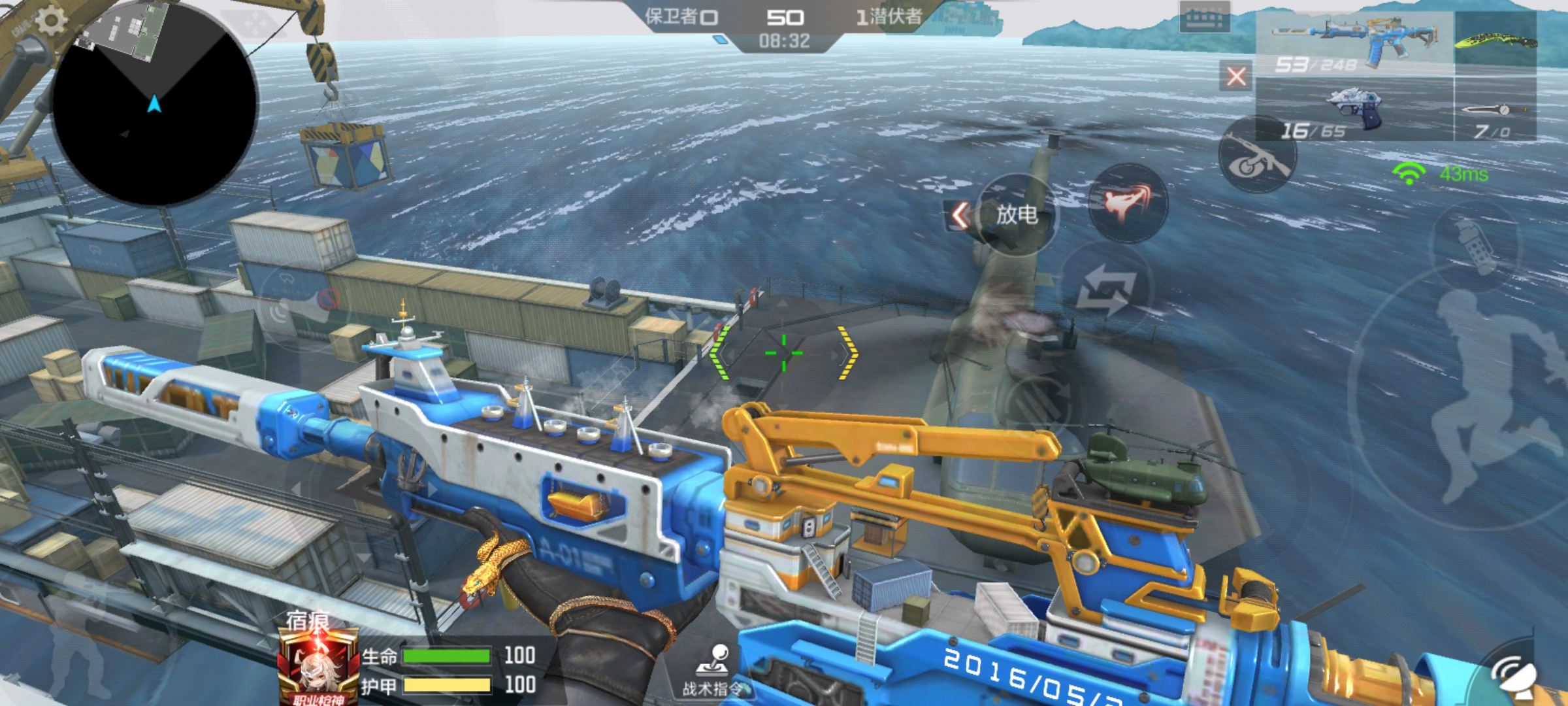Collapse skills with the left chevron arrow
The width and height of the screenshot is (1568, 706).
point(959,215)
